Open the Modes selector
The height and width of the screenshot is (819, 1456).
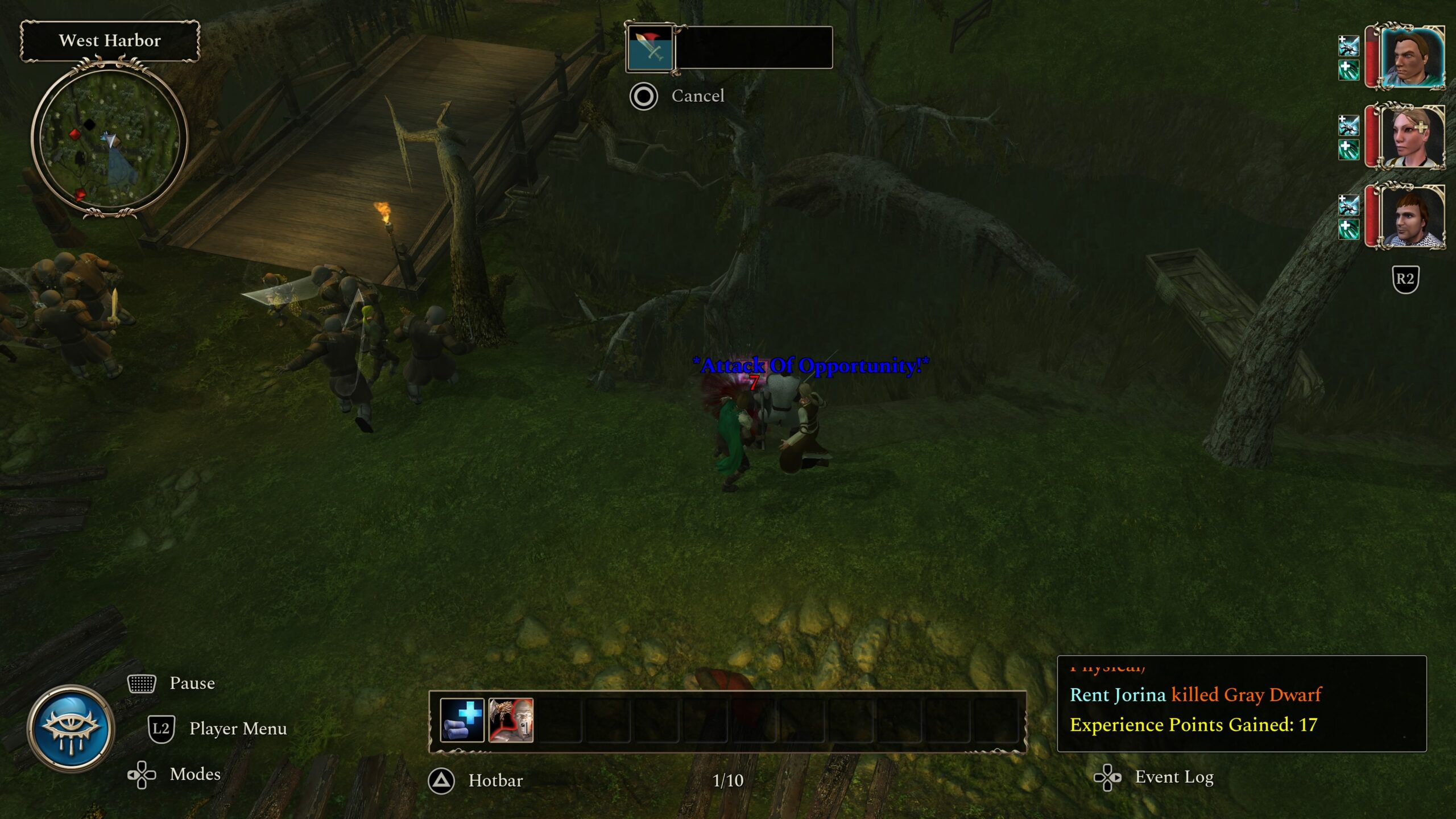tap(195, 774)
